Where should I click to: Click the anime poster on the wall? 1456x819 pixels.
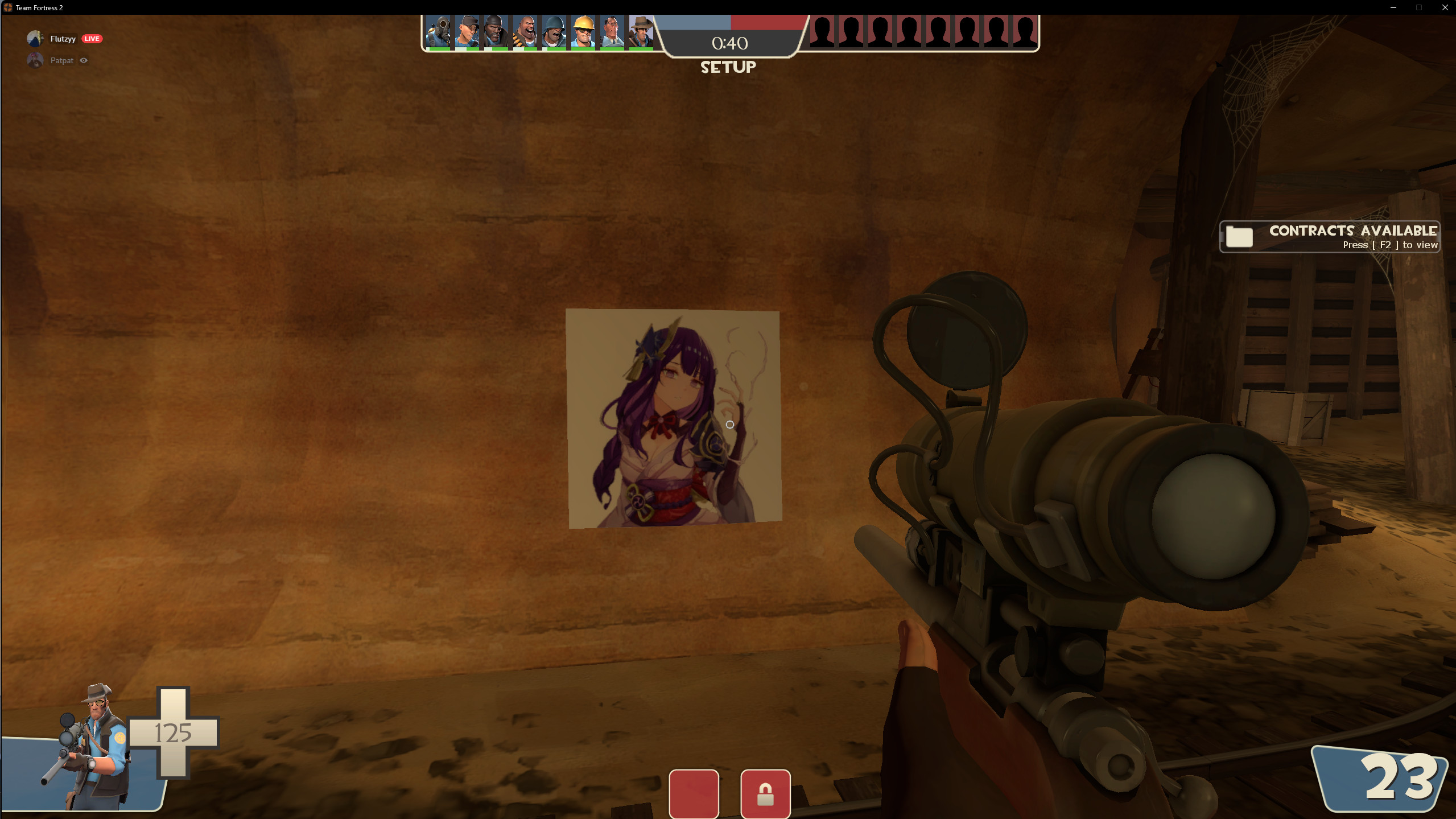click(673, 421)
